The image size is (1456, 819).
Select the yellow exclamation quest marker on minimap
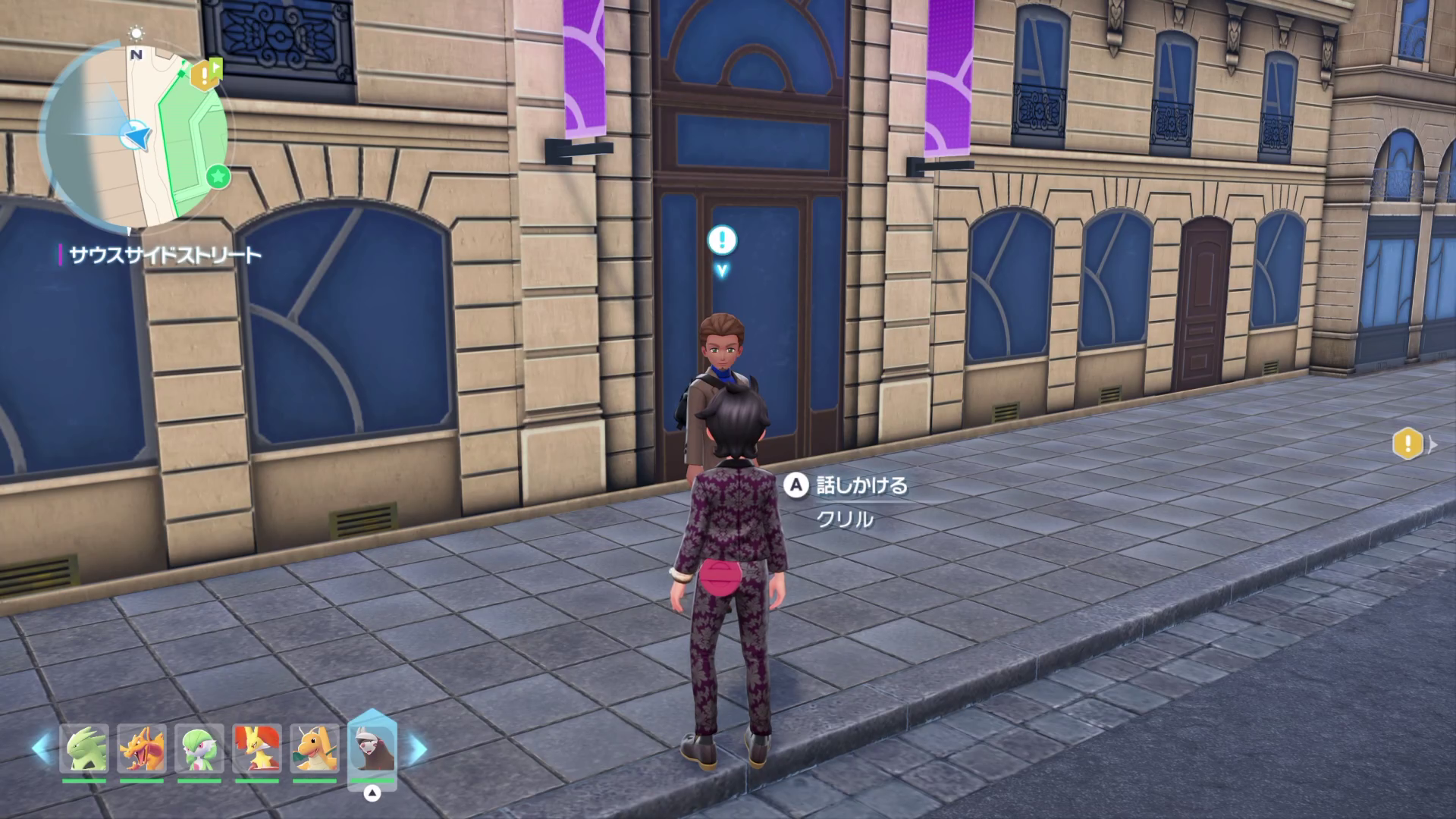[x=203, y=74]
